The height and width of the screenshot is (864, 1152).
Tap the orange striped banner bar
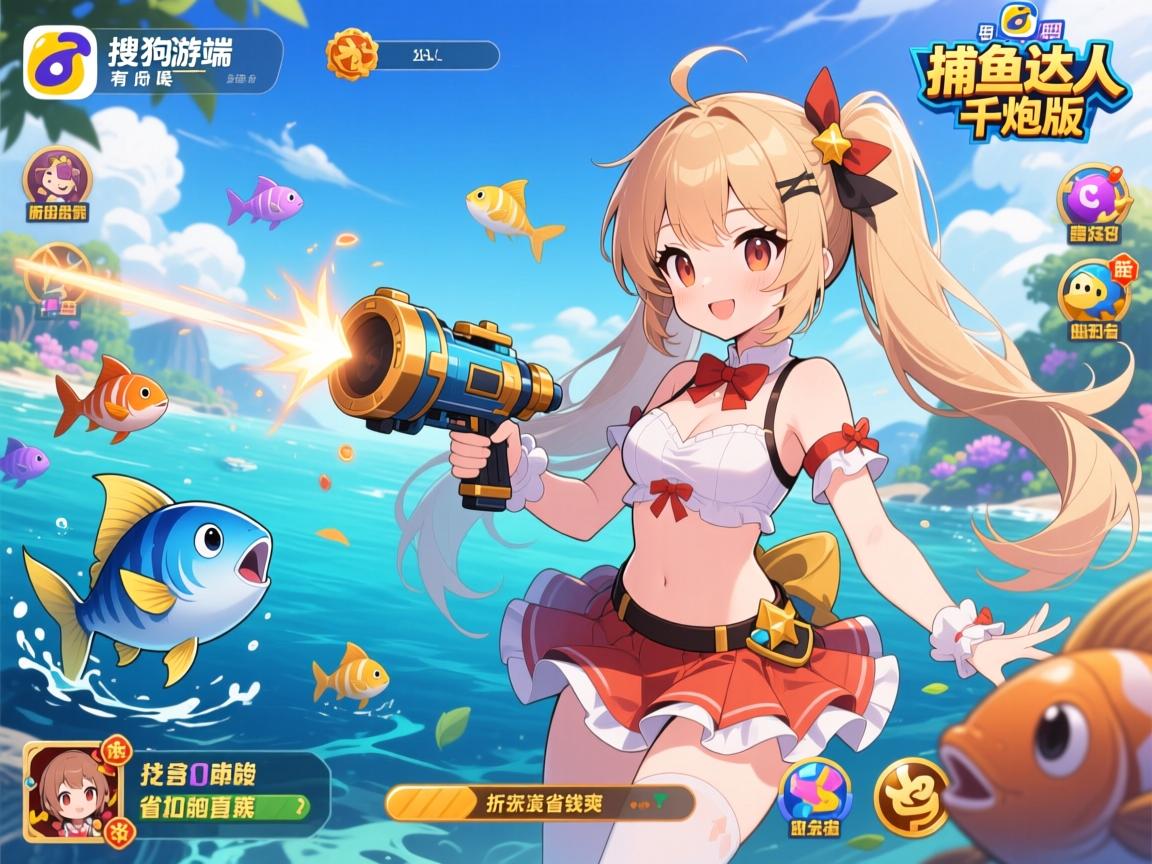pos(540,802)
